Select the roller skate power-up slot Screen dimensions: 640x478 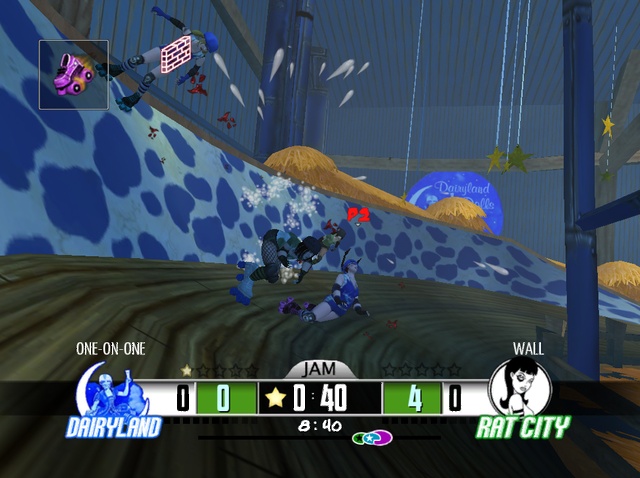point(73,74)
